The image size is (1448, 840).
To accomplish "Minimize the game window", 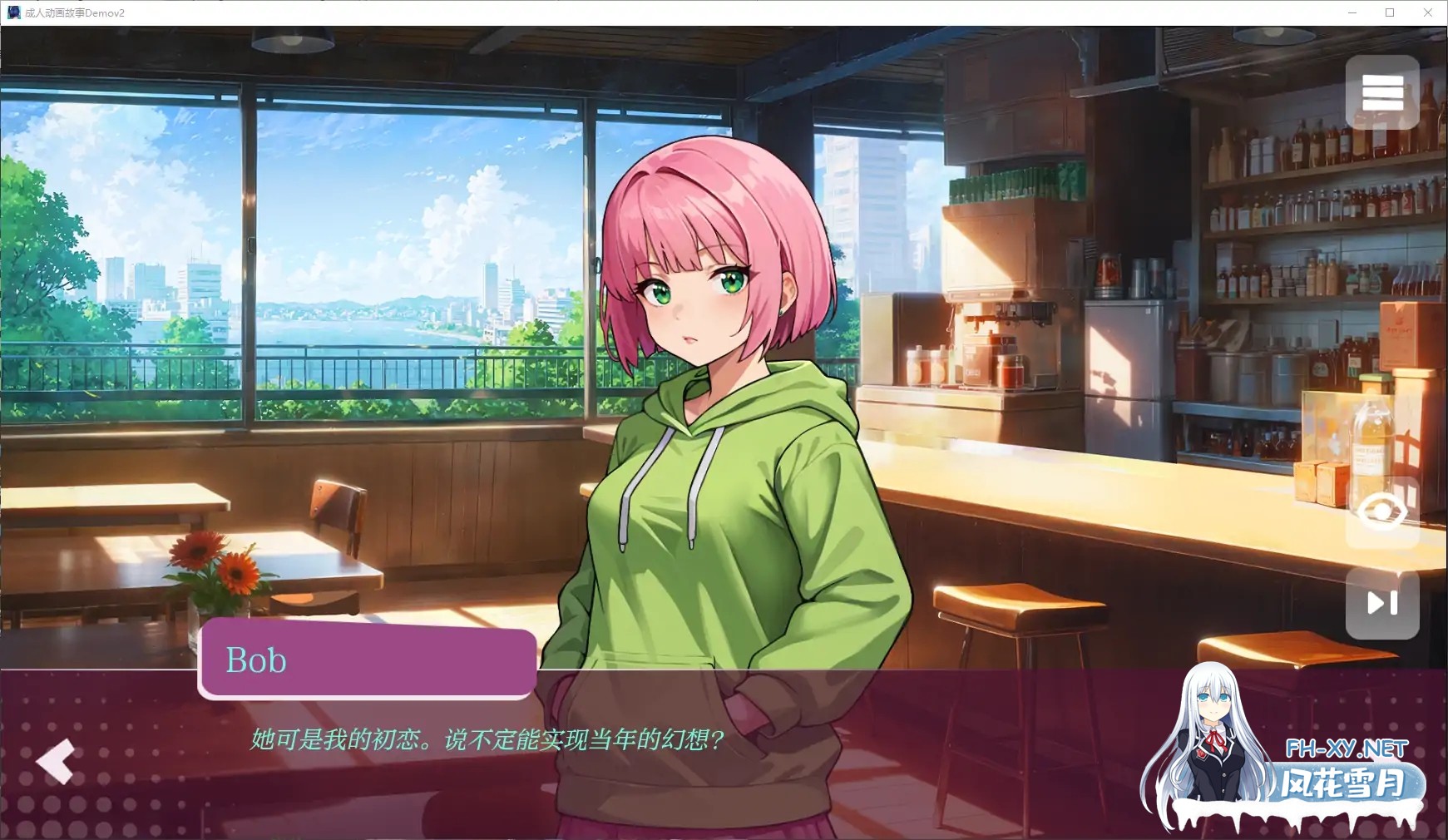I will tap(1352, 12).
